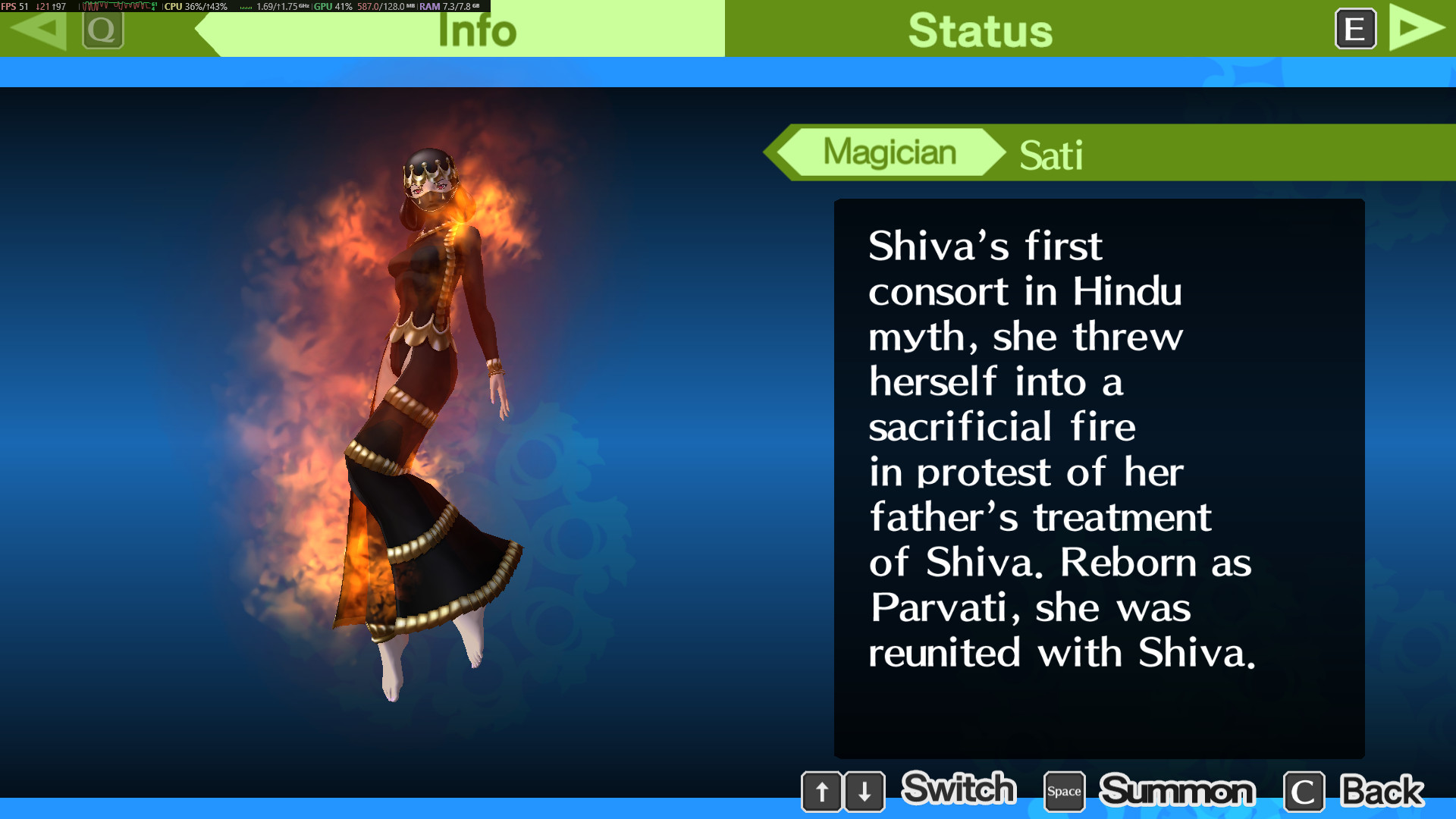Click the Space key icon beside Summon
The height and width of the screenshot is (819, 1456).
click(1064, 791)
